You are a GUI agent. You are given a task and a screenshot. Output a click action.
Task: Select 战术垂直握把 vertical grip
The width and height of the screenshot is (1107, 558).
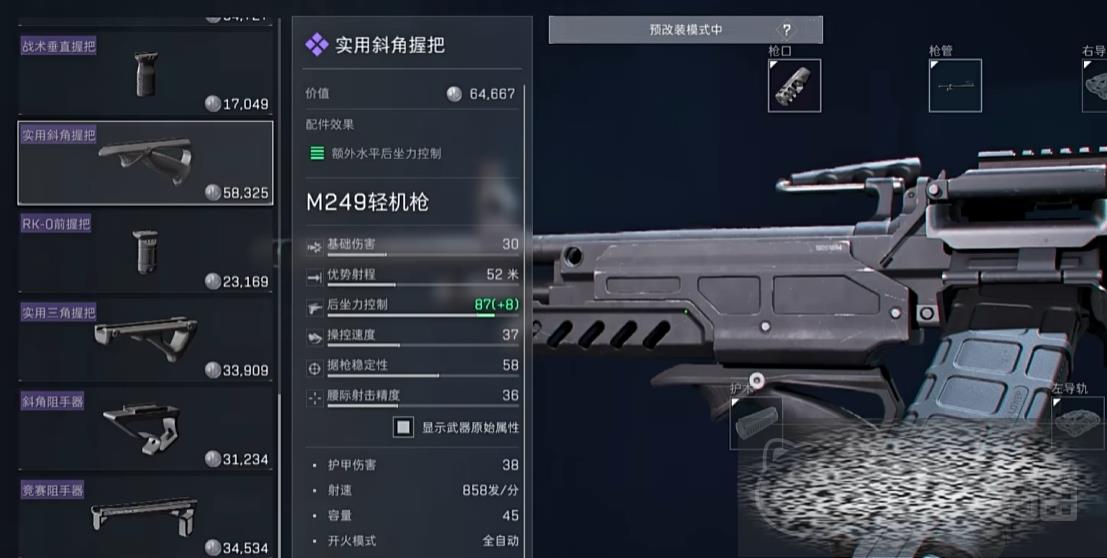point(145,74)
